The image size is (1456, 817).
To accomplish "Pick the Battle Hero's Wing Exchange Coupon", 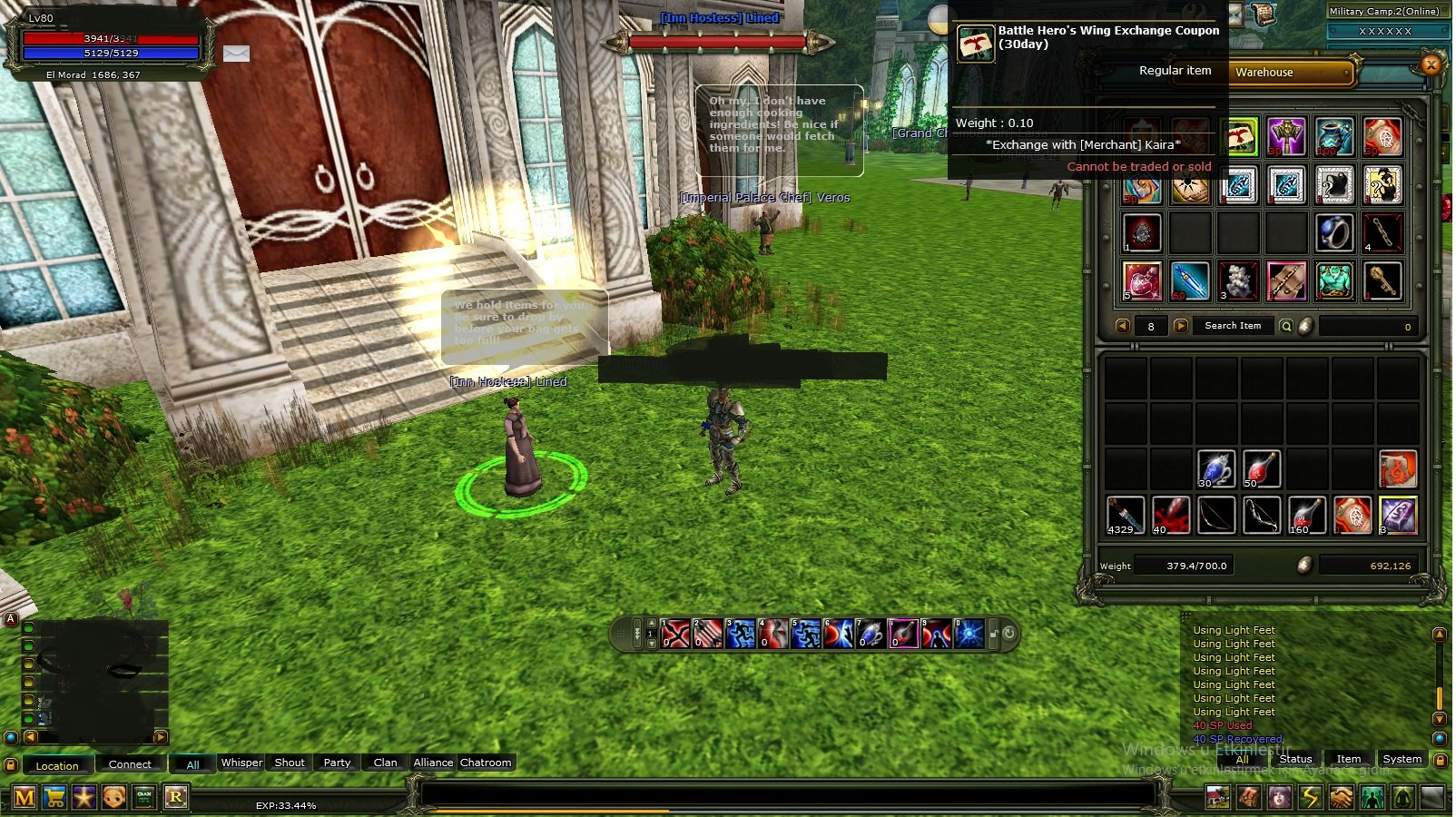I will point(1239,137).
